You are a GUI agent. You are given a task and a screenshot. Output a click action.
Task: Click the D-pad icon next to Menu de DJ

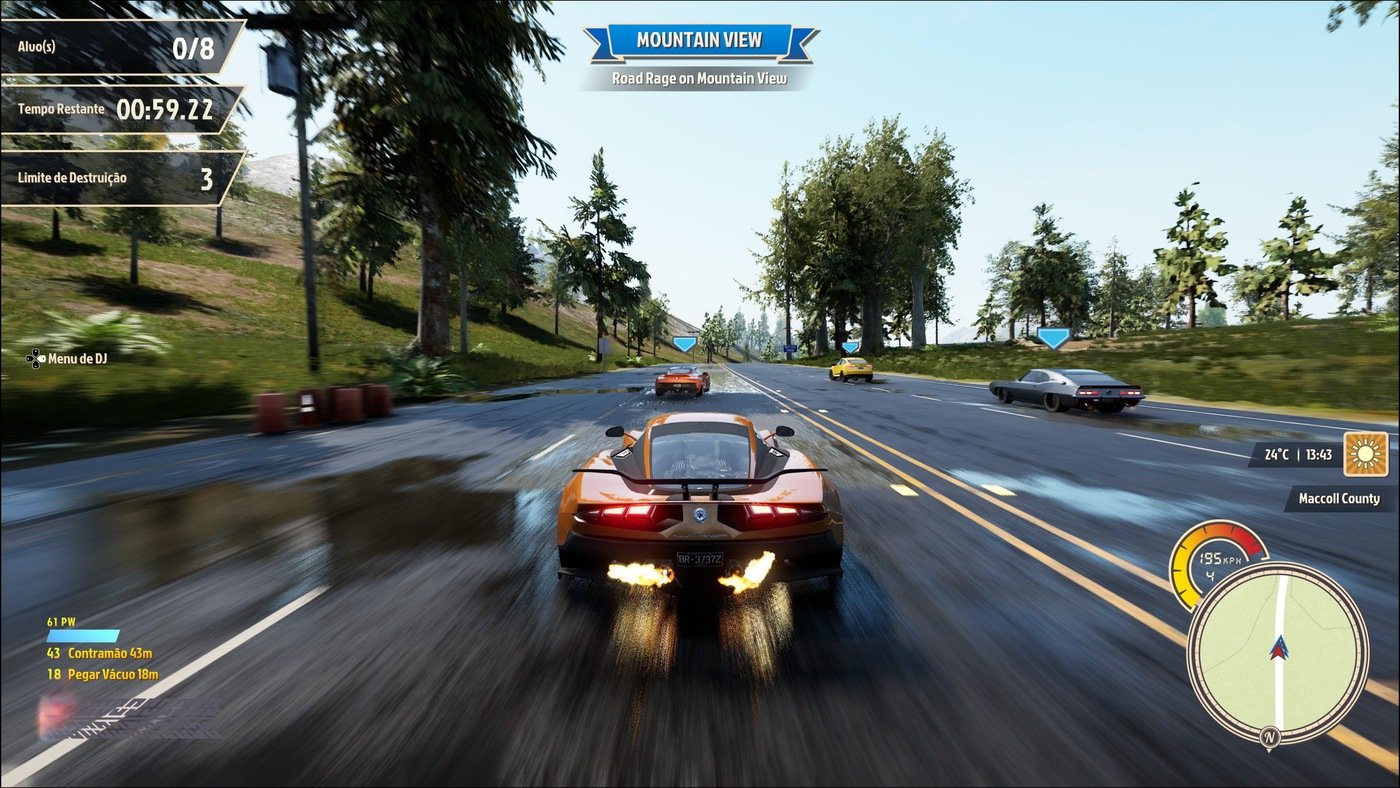point(34,358)
